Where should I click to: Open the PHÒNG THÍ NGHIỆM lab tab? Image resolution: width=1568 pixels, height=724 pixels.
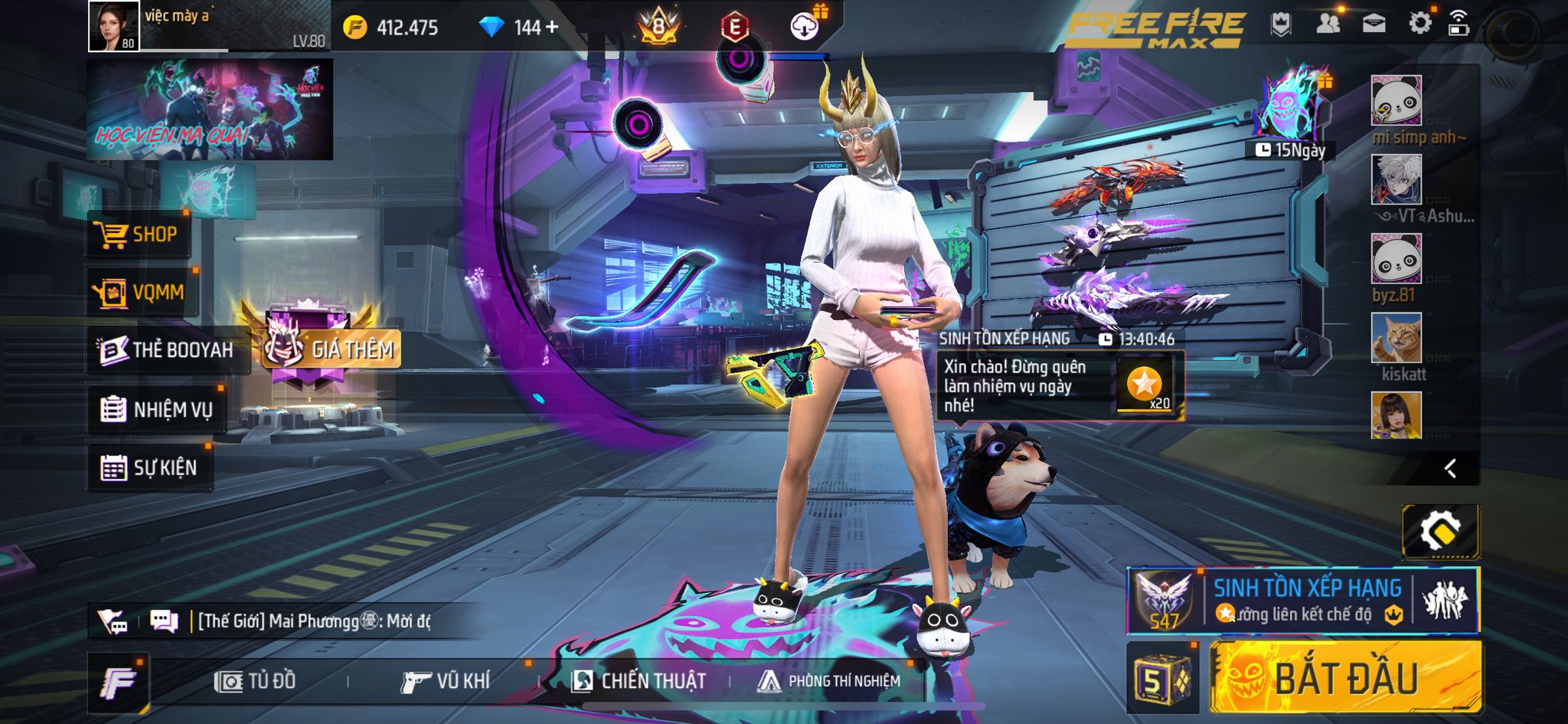[829, 680]
